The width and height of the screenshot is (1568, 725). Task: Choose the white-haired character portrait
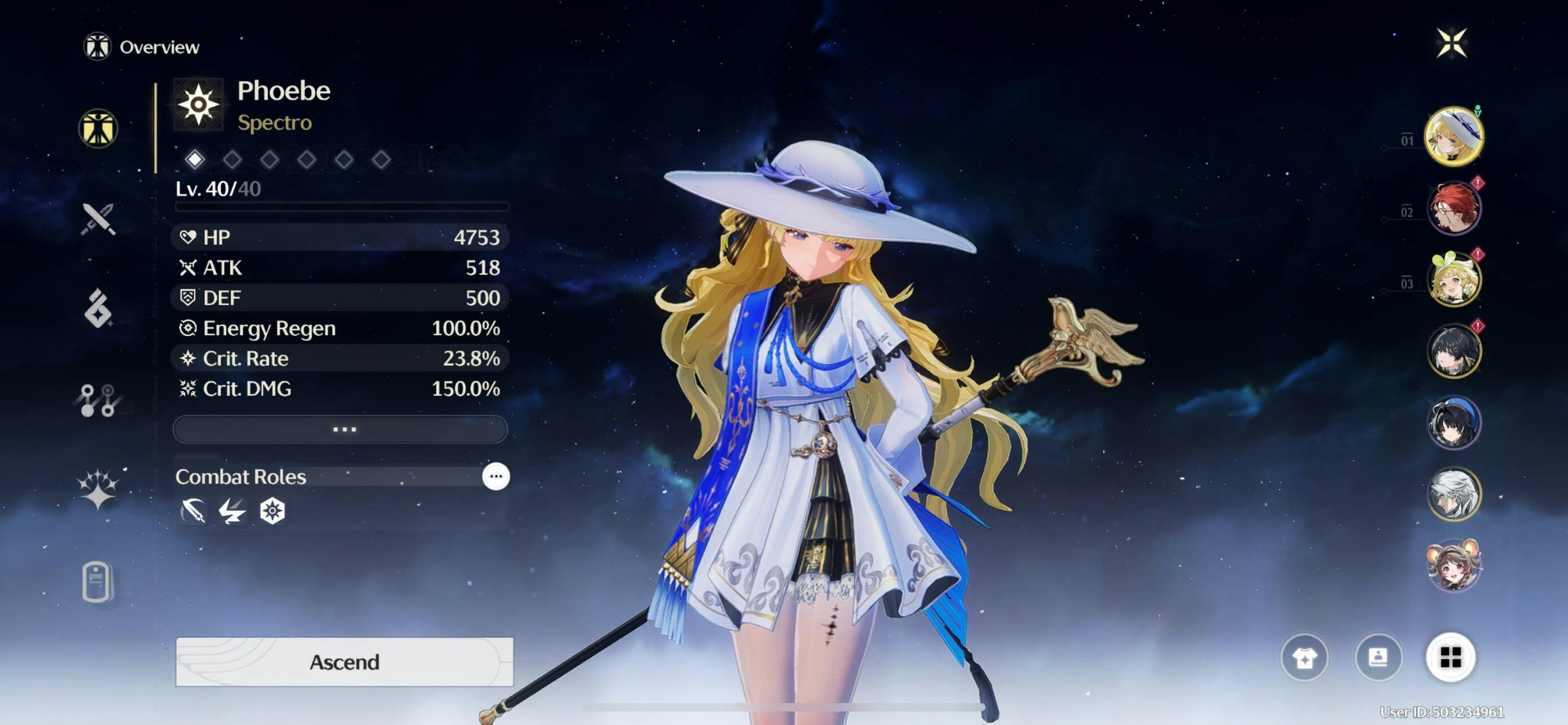[x=1453, y=493]
